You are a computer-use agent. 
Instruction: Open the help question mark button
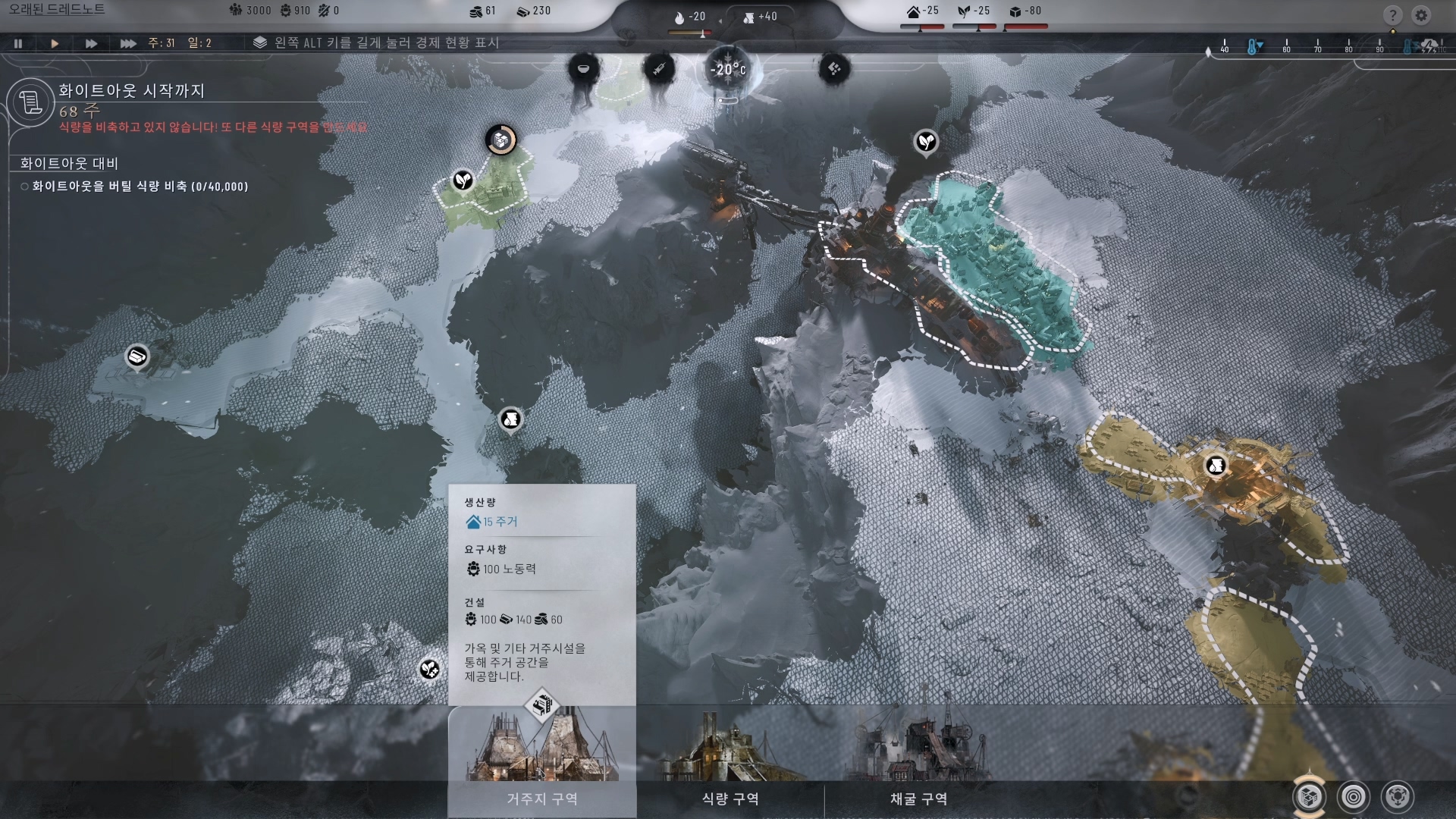pyautogui.click(x=1392, y=15)
